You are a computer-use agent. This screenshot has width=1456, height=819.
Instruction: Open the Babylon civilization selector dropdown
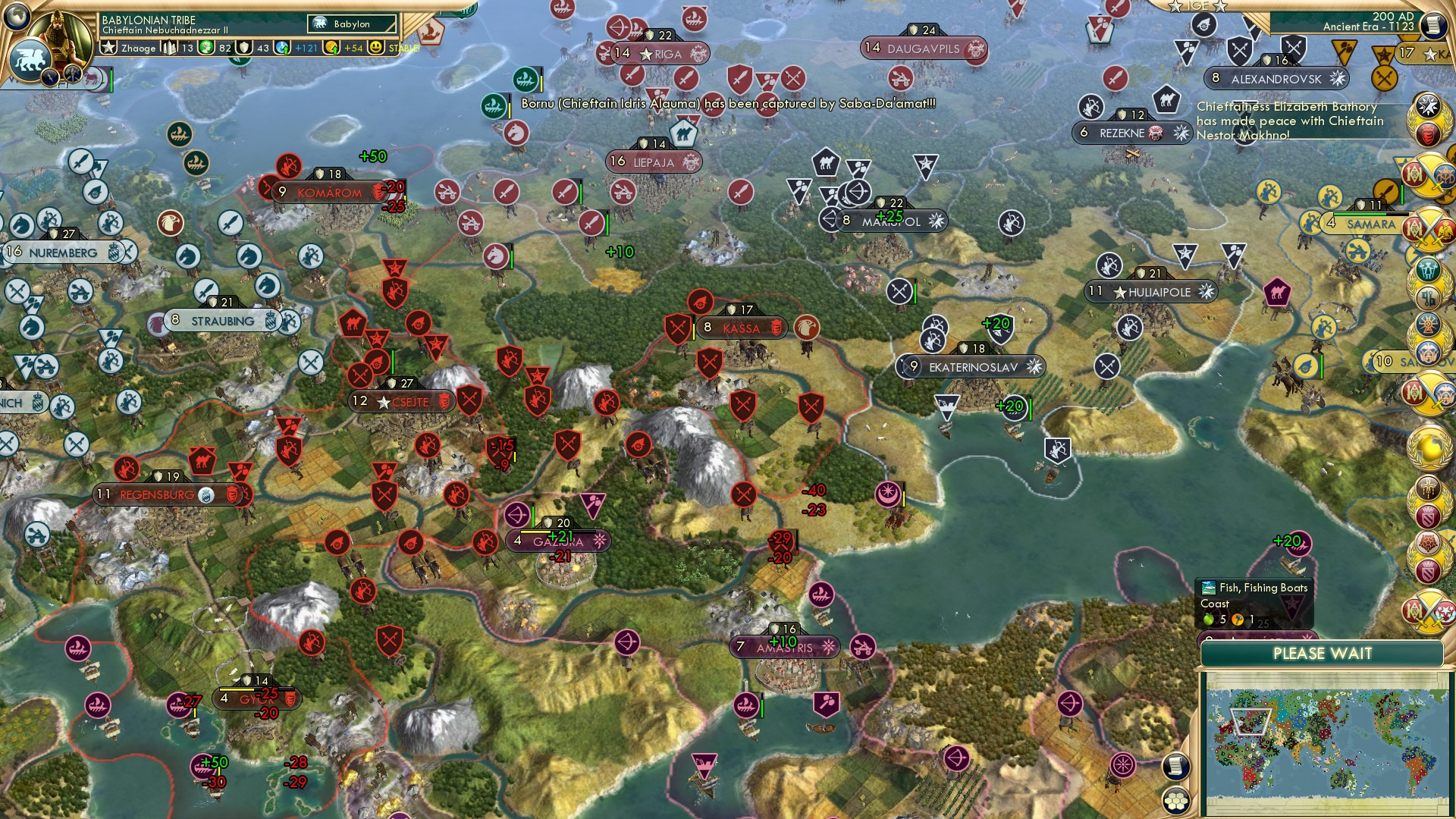(x=351, y=24)
